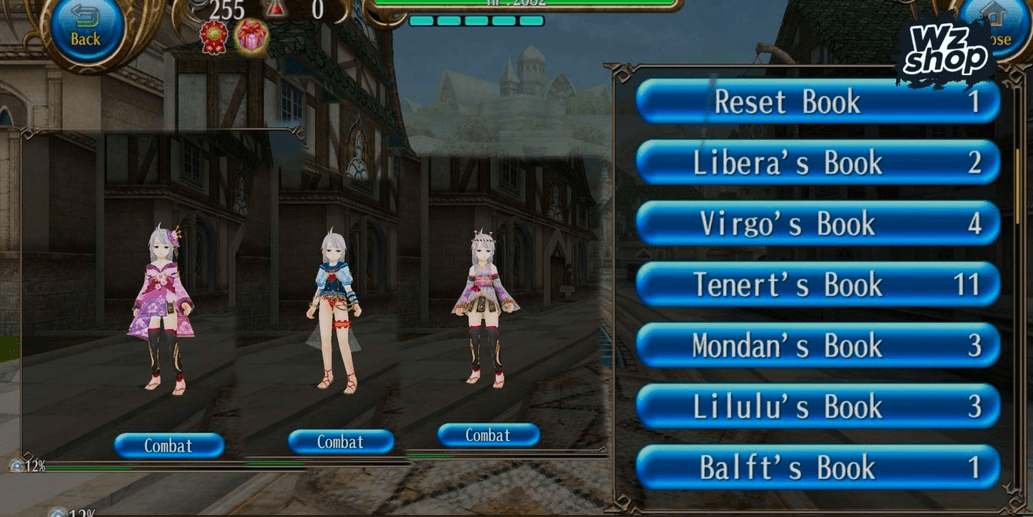Choose Mondan's Book entry
1033x517 pixels.
tap(817, 346)
